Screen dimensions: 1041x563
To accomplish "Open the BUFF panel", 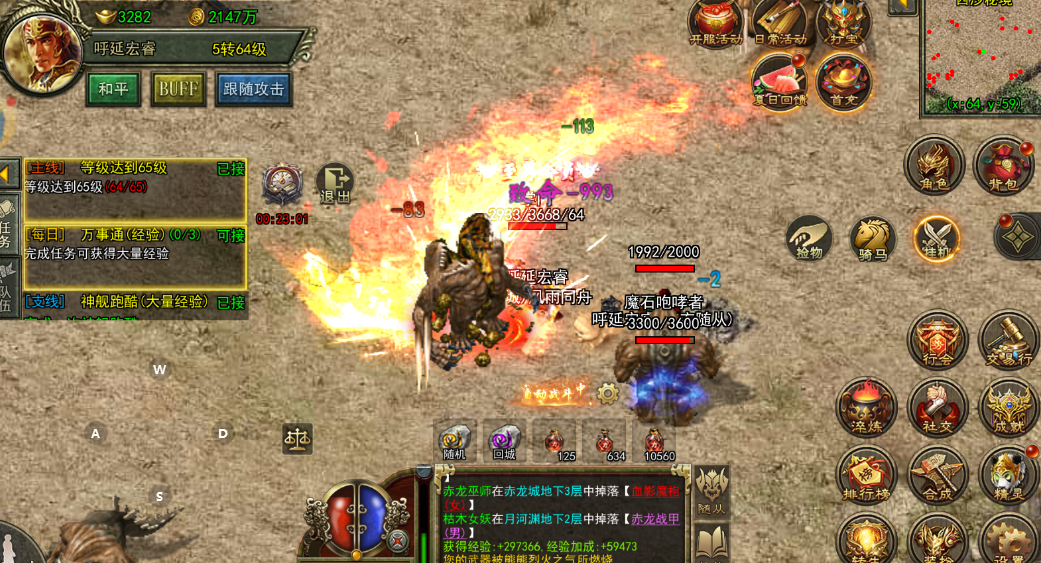I will click(178, 89).
